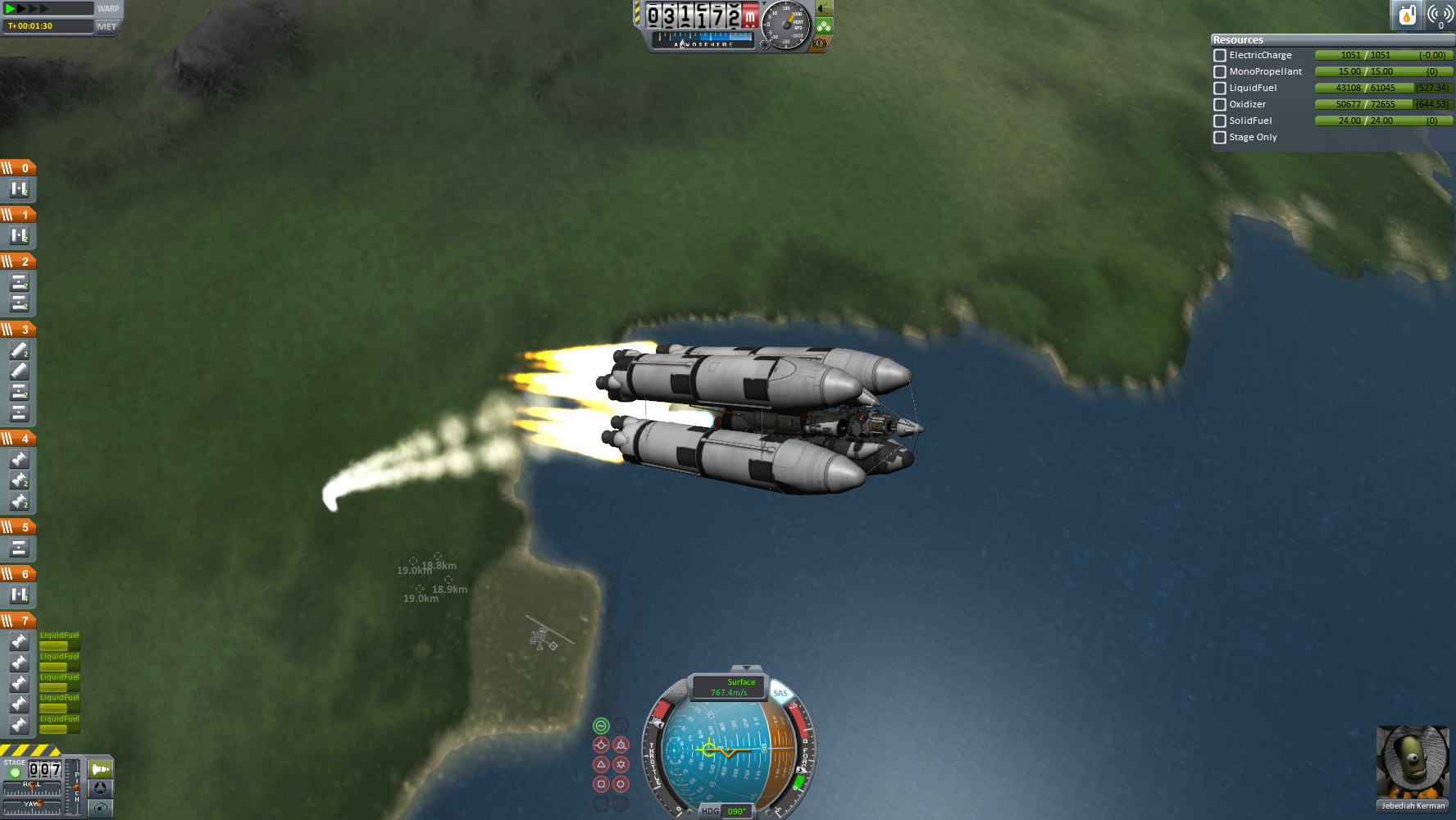
Task: Toggle the lights button beside the altimeter
Action: (824, 9)
